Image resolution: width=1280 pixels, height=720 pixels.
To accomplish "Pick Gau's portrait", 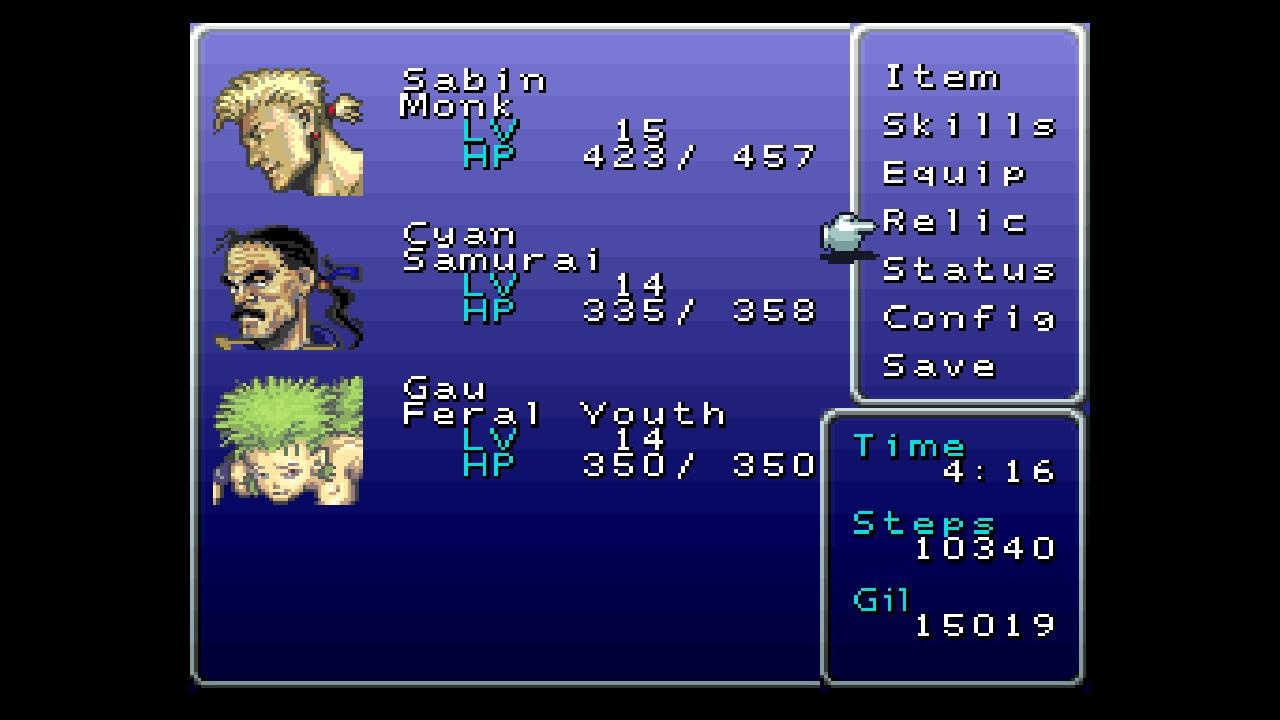I will tap(288, 440).
